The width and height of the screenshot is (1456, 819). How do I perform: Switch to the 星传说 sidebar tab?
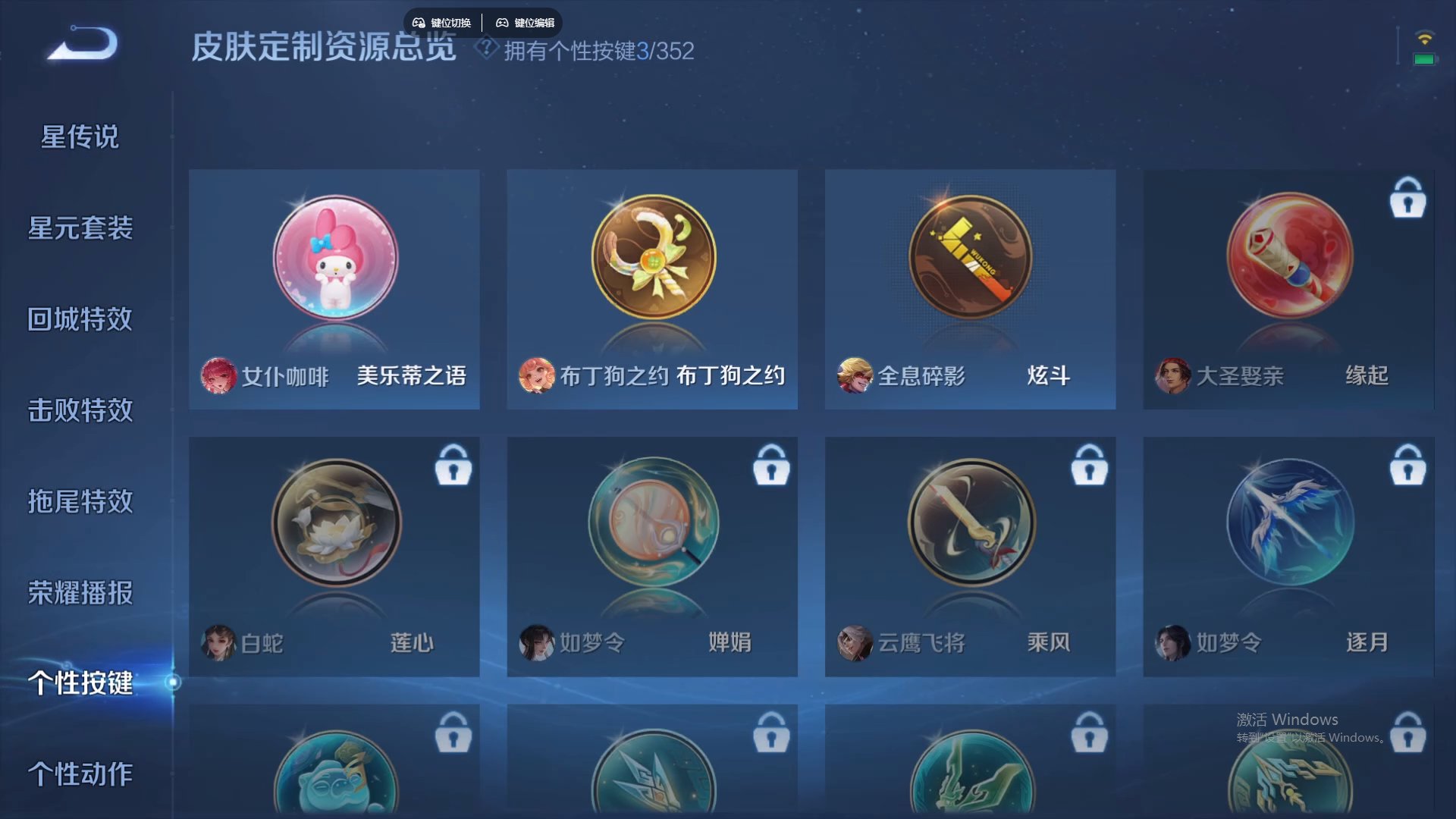79,136
